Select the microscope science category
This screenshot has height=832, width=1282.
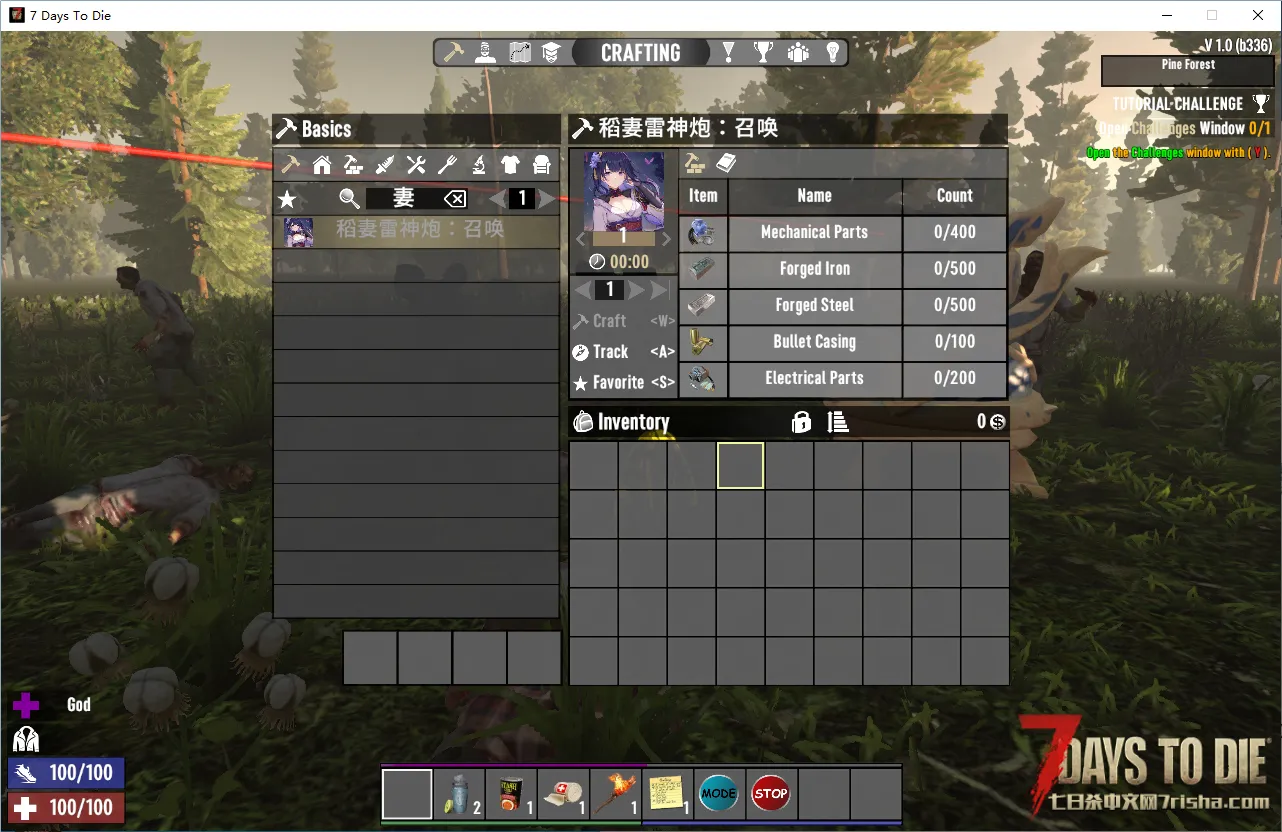(x=479, y=165)
